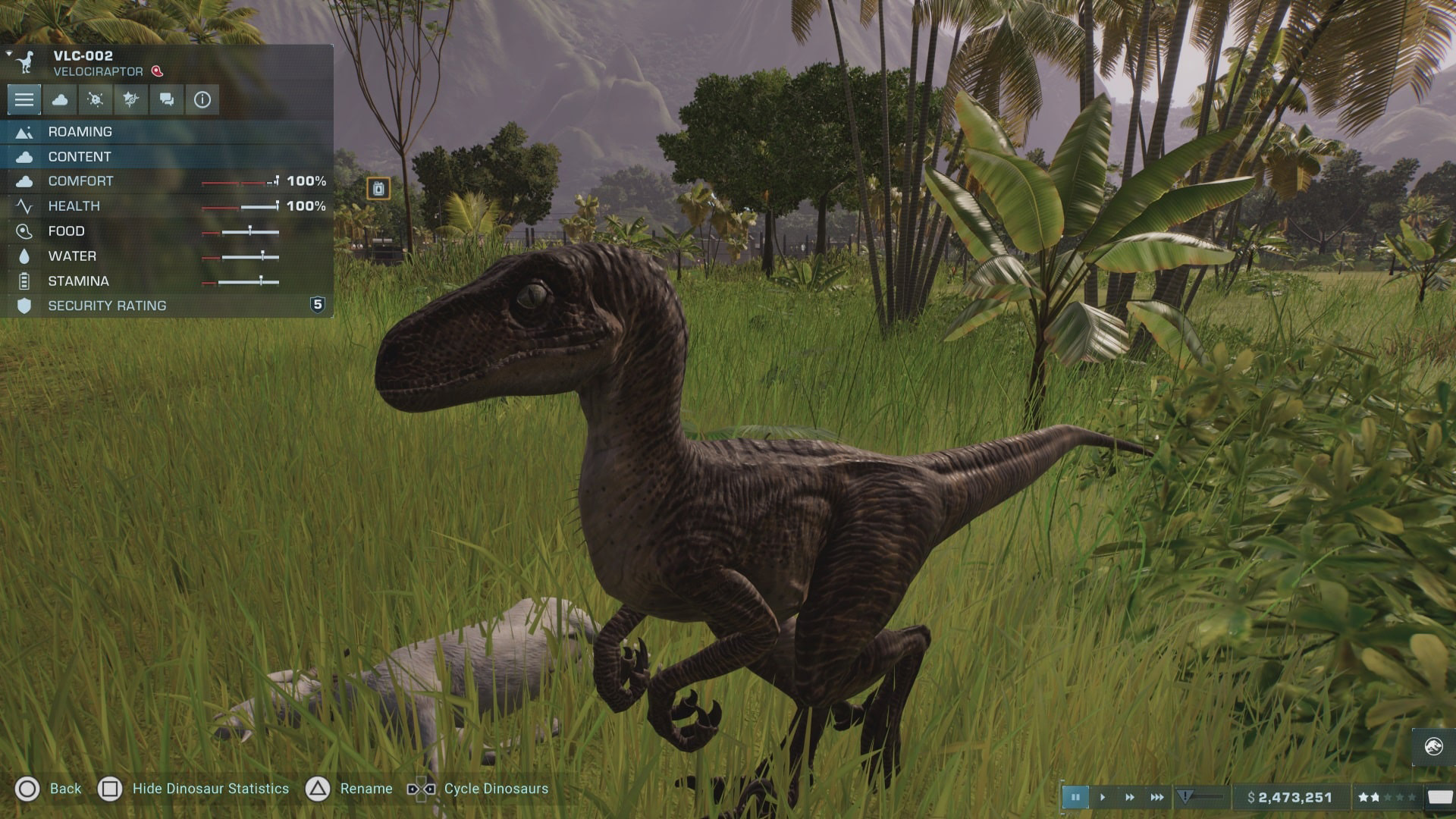The width and height of the screenshot is (1456, 819).
Task: Set game speed to triple fast-forward
Action: pos(1157,797)
